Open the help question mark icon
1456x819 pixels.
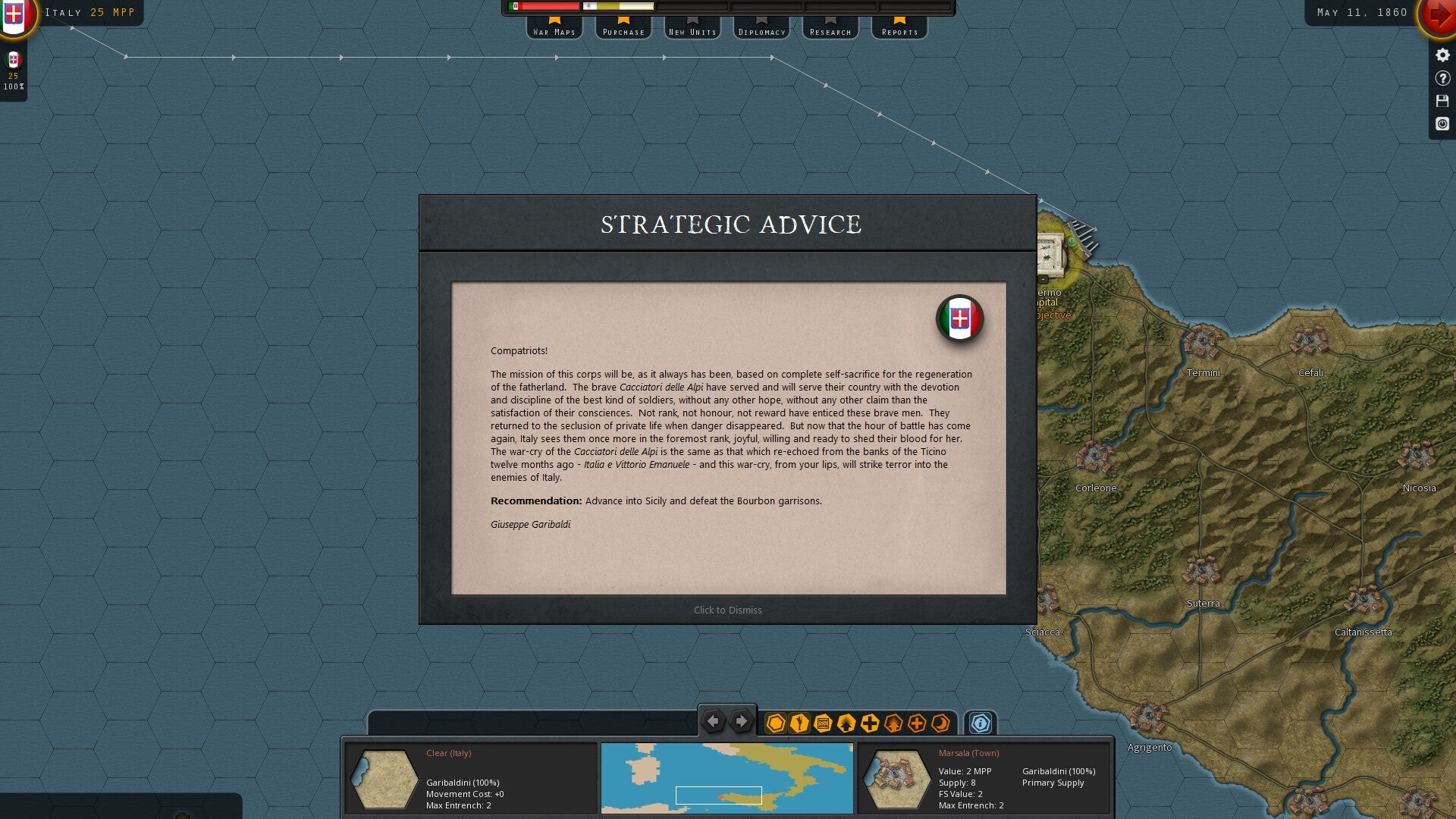click(x=1442, y=77)
